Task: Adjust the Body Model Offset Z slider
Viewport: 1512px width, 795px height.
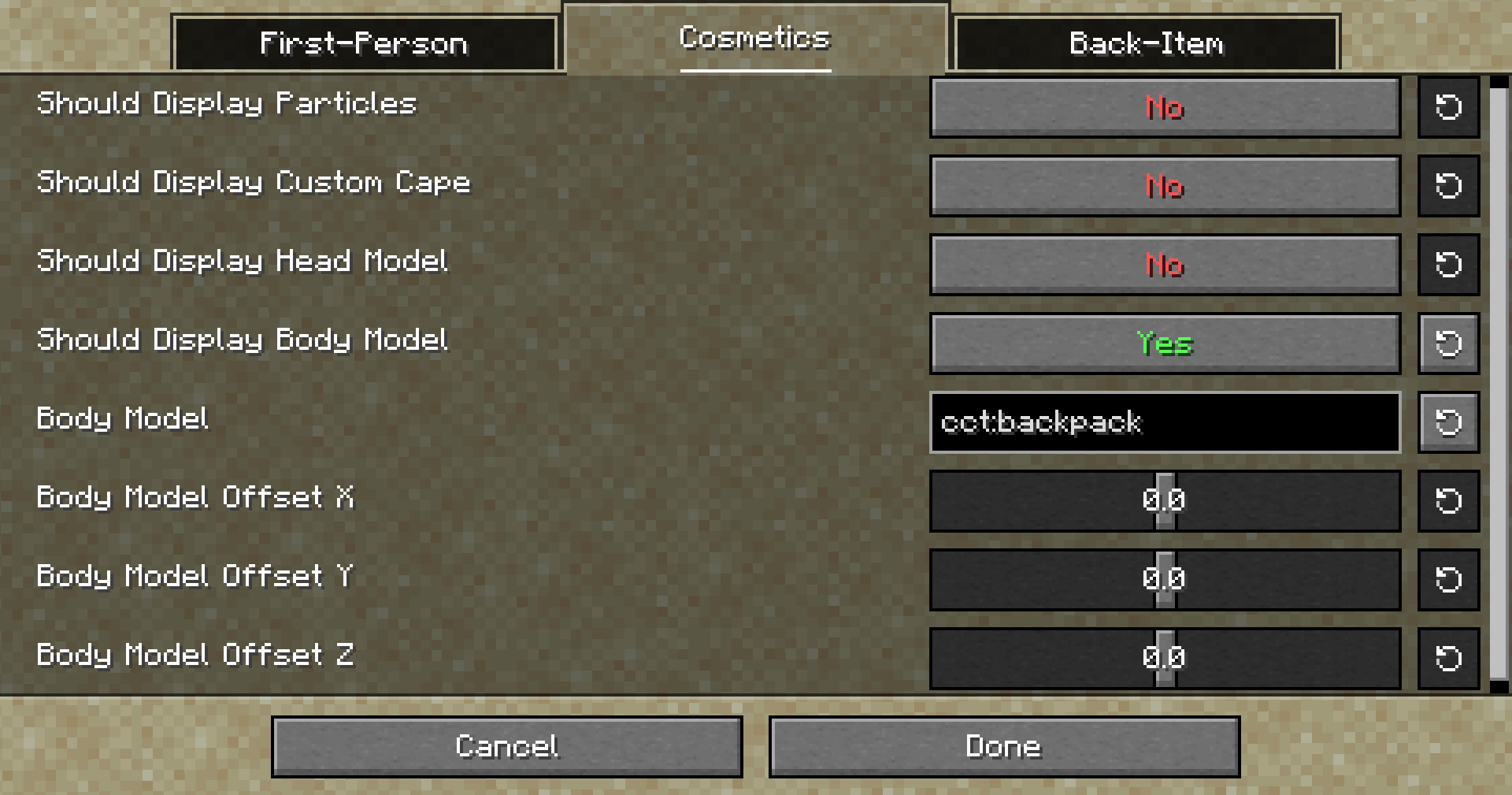Action: pyautogui.click(x=1163, y=658)
